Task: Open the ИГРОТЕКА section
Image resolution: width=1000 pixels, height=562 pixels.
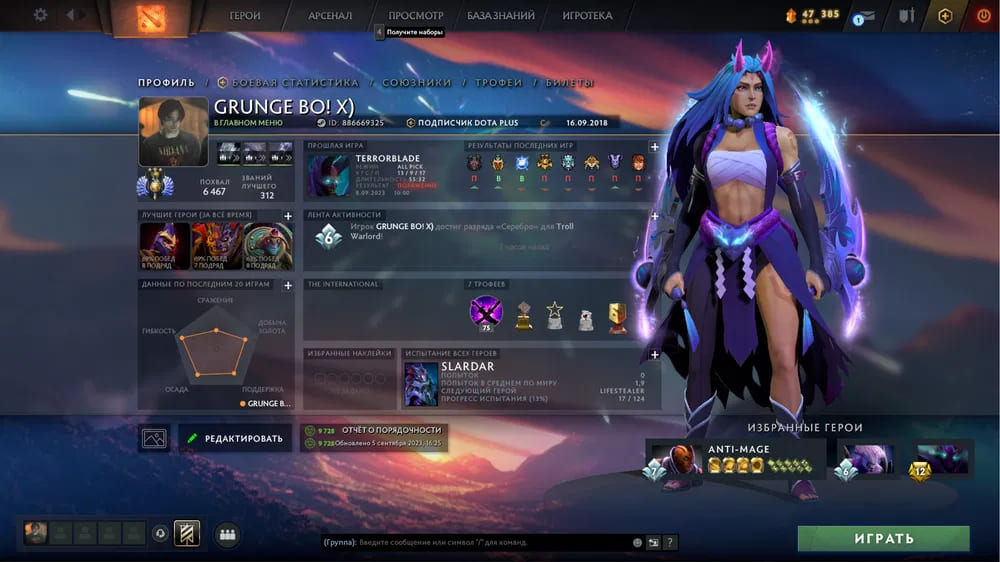Action: tap(587, 16)
